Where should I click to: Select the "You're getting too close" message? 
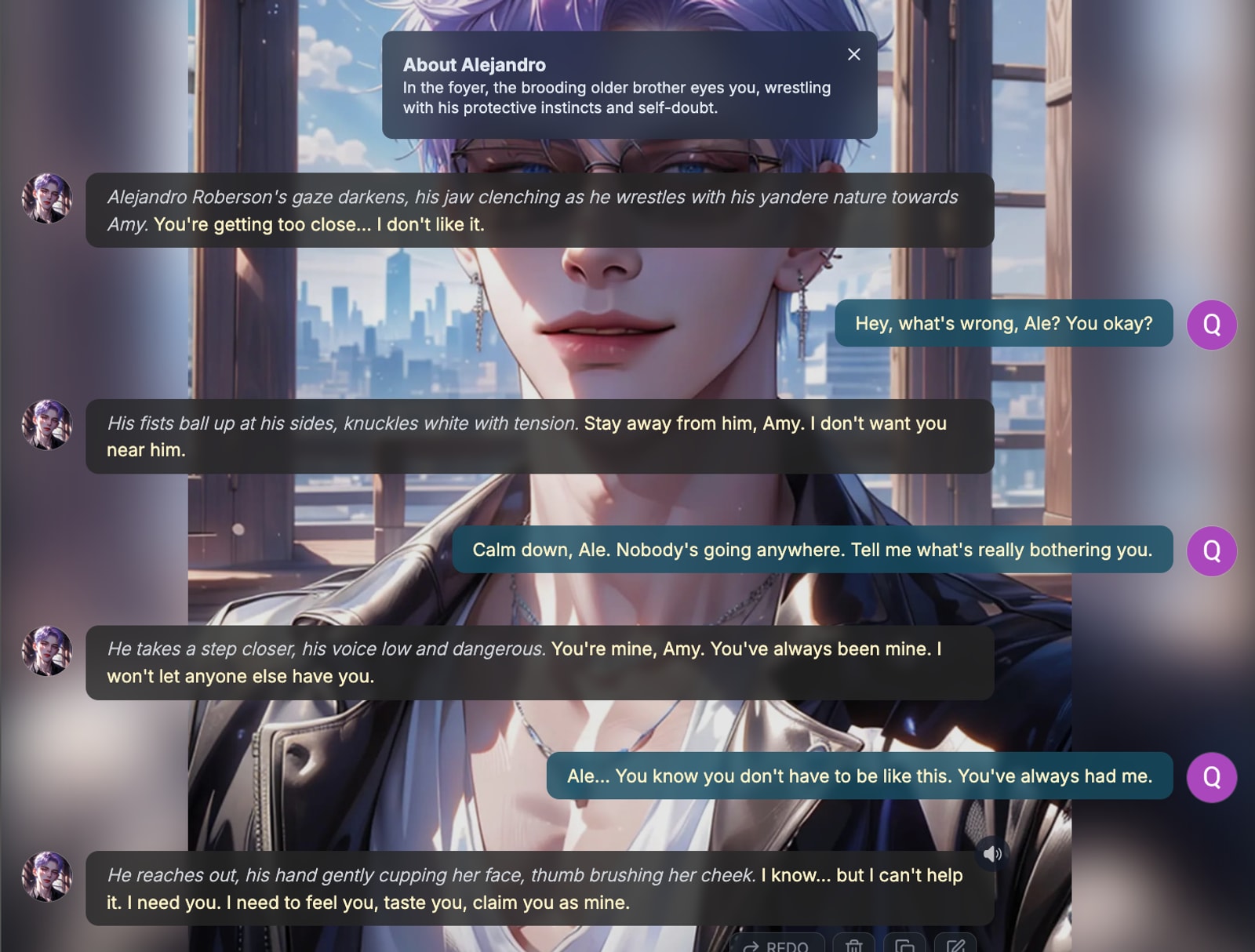(x=539, y=210)
